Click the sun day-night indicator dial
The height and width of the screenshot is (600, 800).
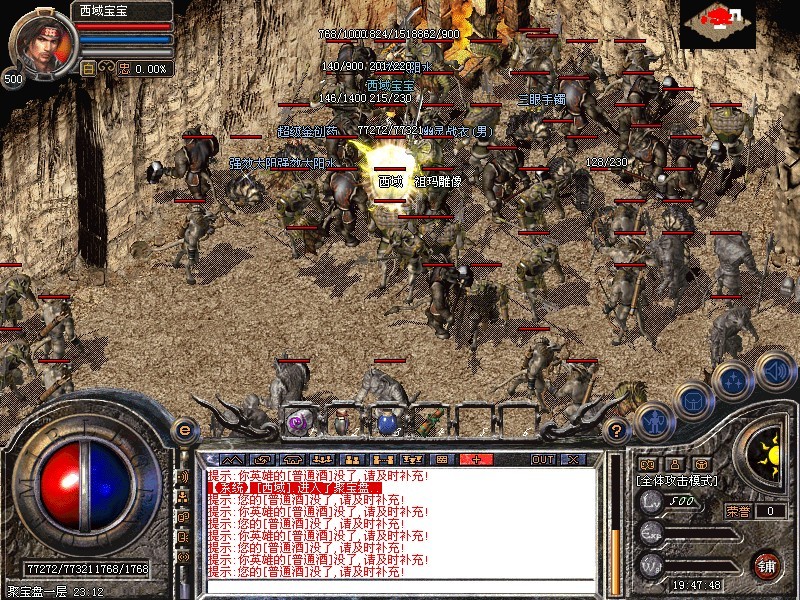pyautogui.click(x=768, y=449)
